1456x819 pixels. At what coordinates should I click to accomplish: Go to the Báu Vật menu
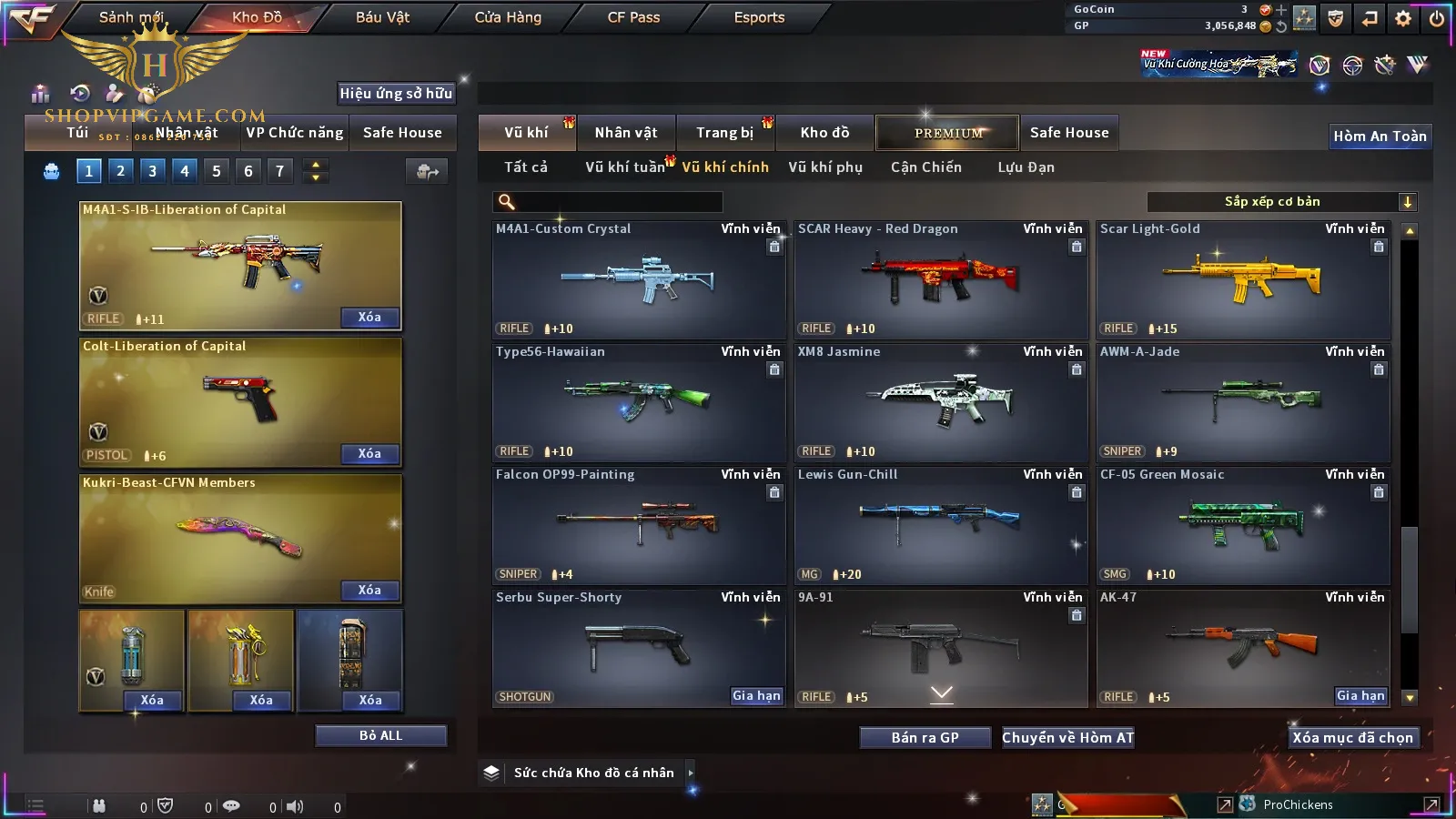(382, 17)
